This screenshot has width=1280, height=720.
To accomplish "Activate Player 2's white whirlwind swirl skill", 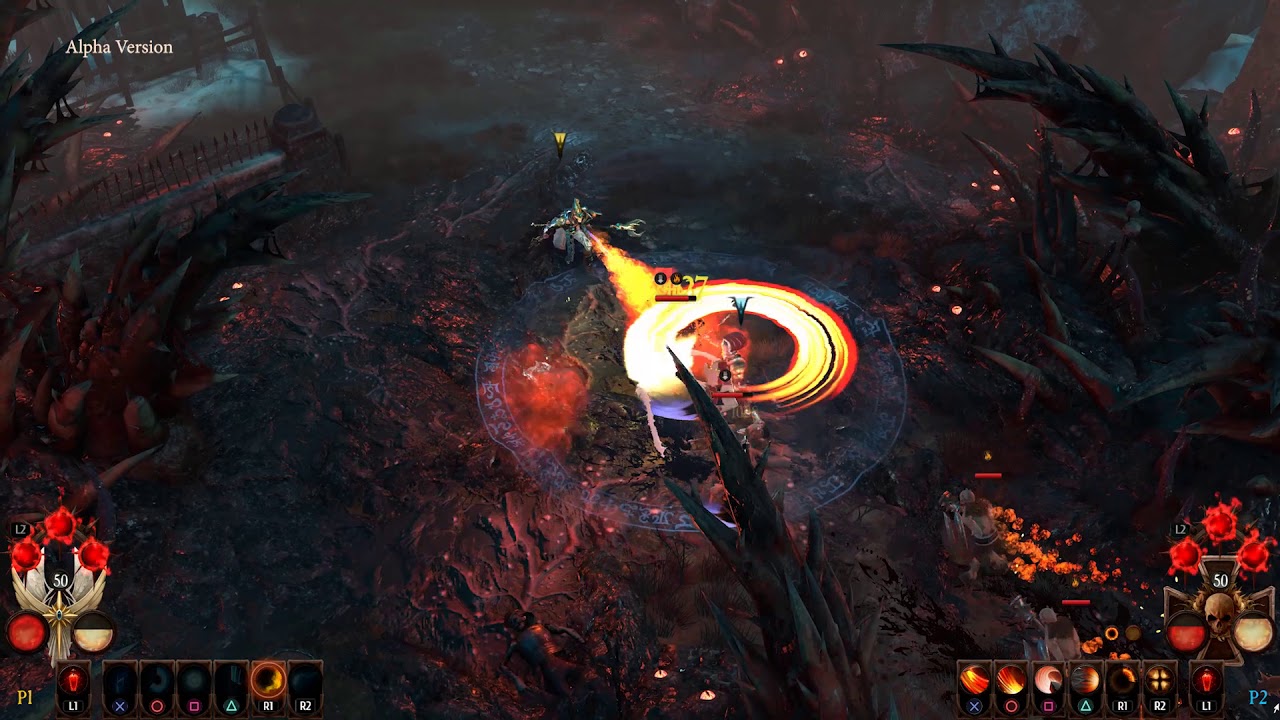I will (x=1048, y=681).
